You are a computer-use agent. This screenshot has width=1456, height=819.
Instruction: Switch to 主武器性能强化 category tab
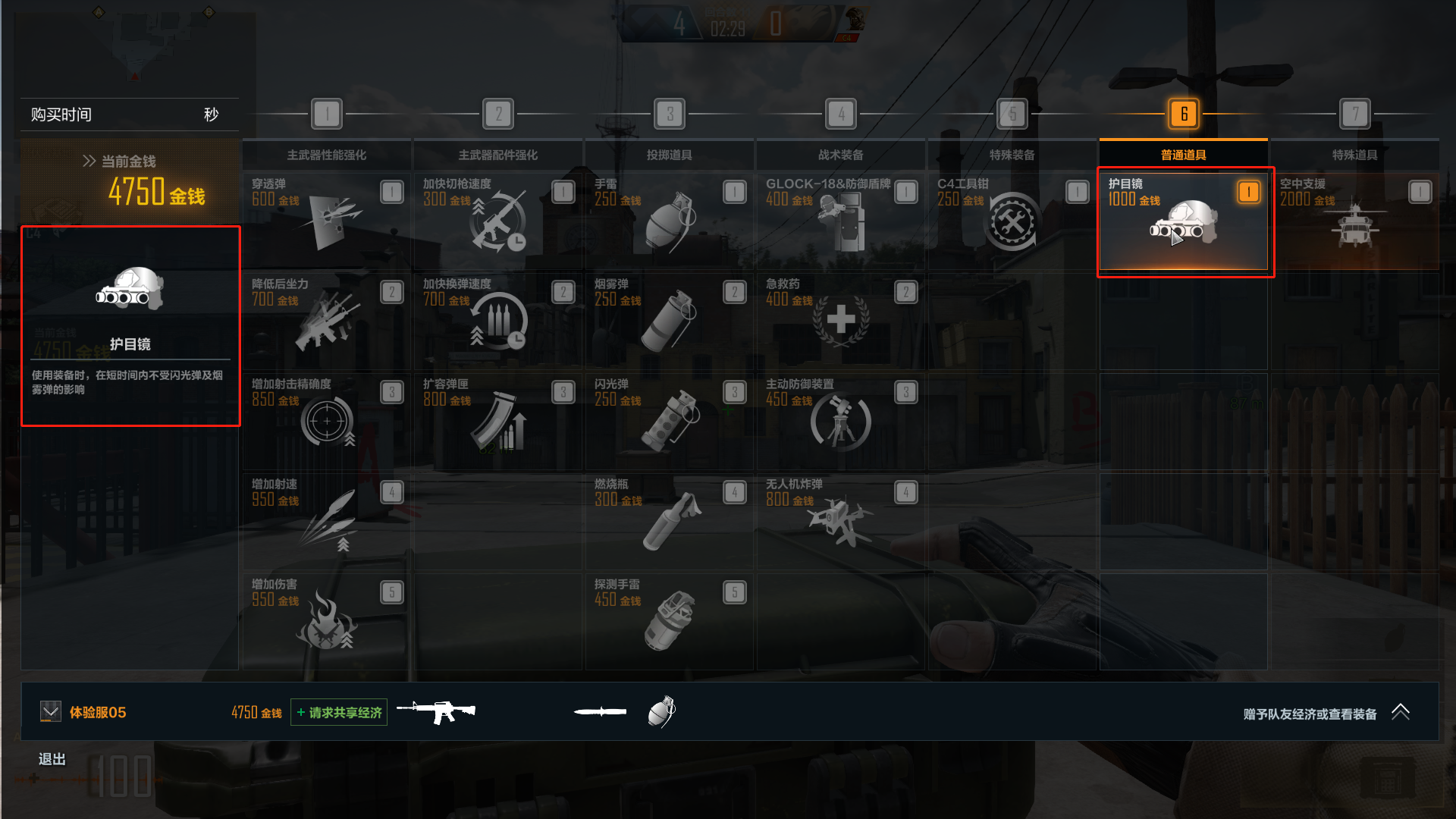[x=326, y=155]
